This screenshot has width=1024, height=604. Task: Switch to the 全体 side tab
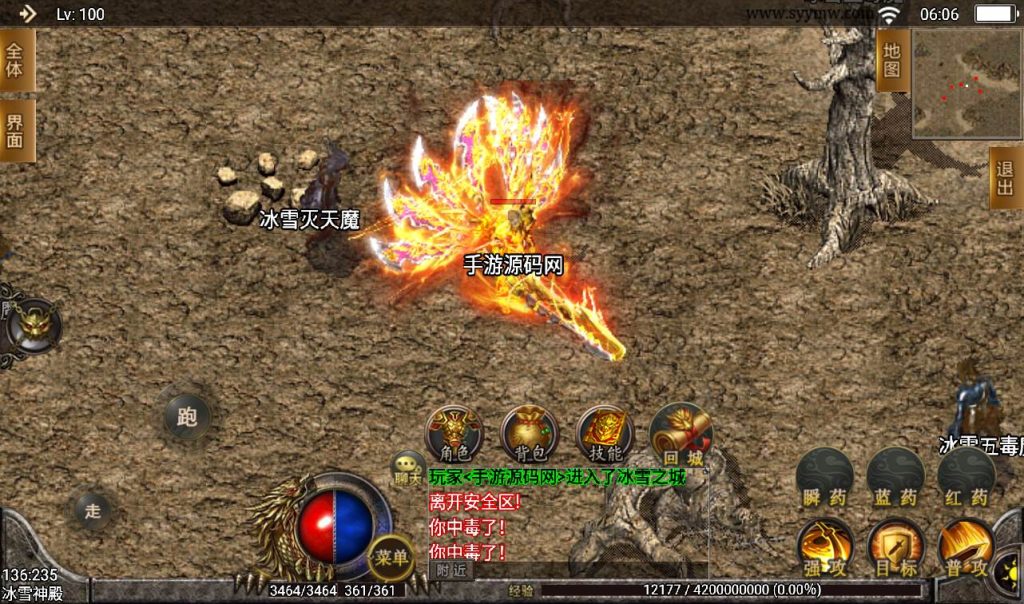16,60
